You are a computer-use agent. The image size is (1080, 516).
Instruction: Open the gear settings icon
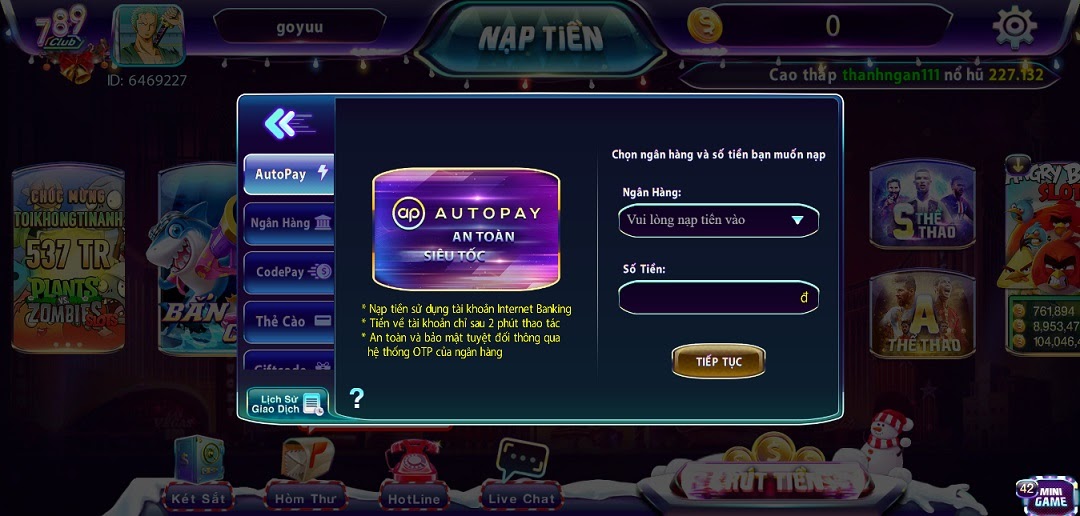[x=1013, y=27]
